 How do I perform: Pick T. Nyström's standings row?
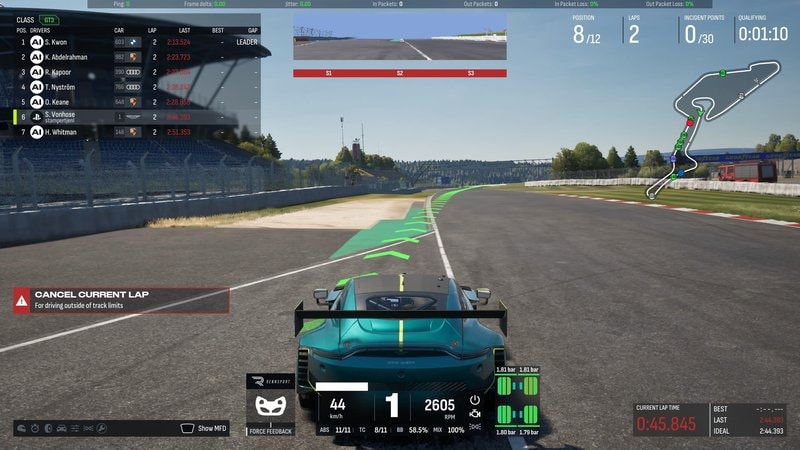click(136, 87)
